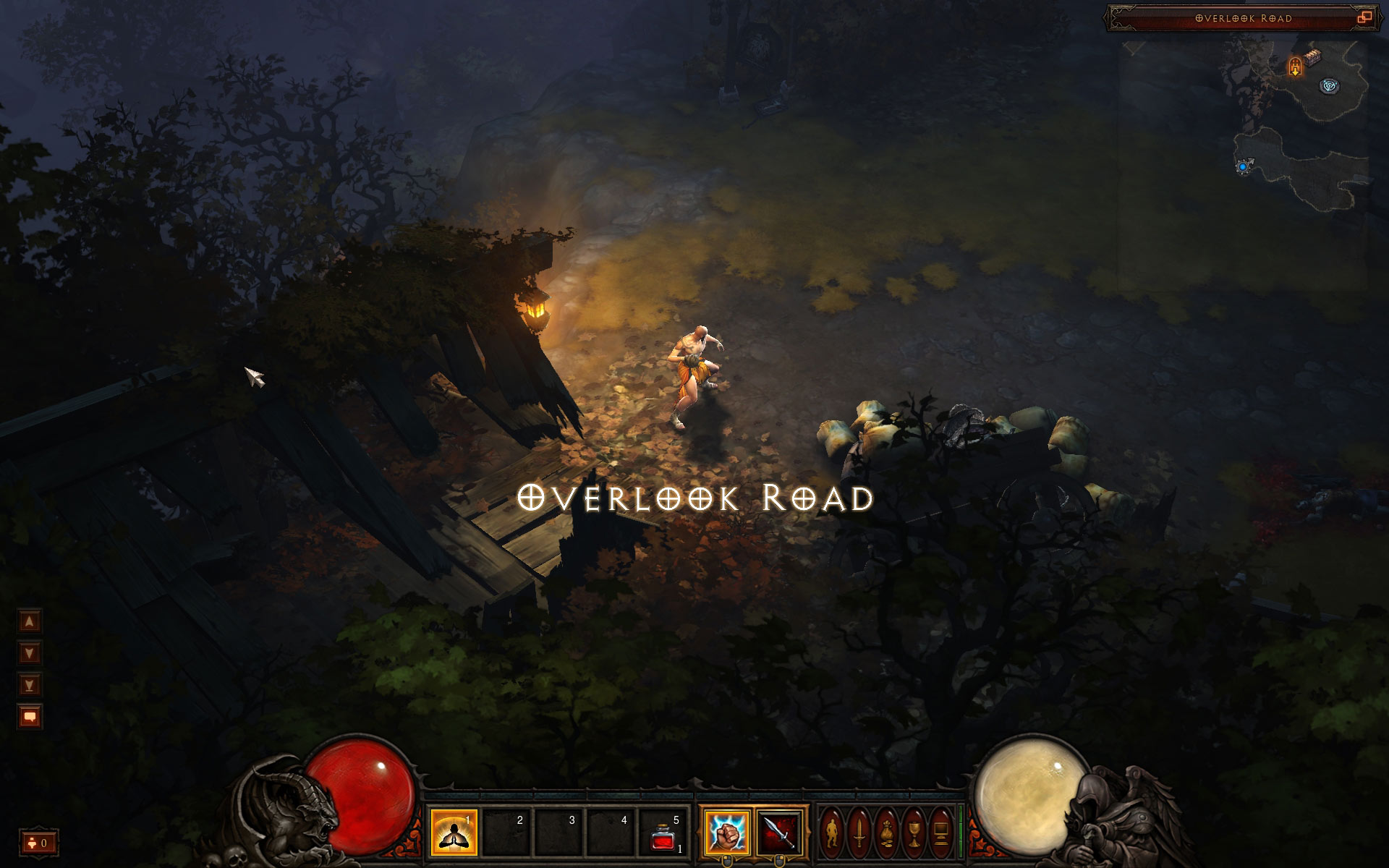Screen dimensions: 1389x868
Task: Expand the minimap with the overlapping squares icon
Action: 1364,18
